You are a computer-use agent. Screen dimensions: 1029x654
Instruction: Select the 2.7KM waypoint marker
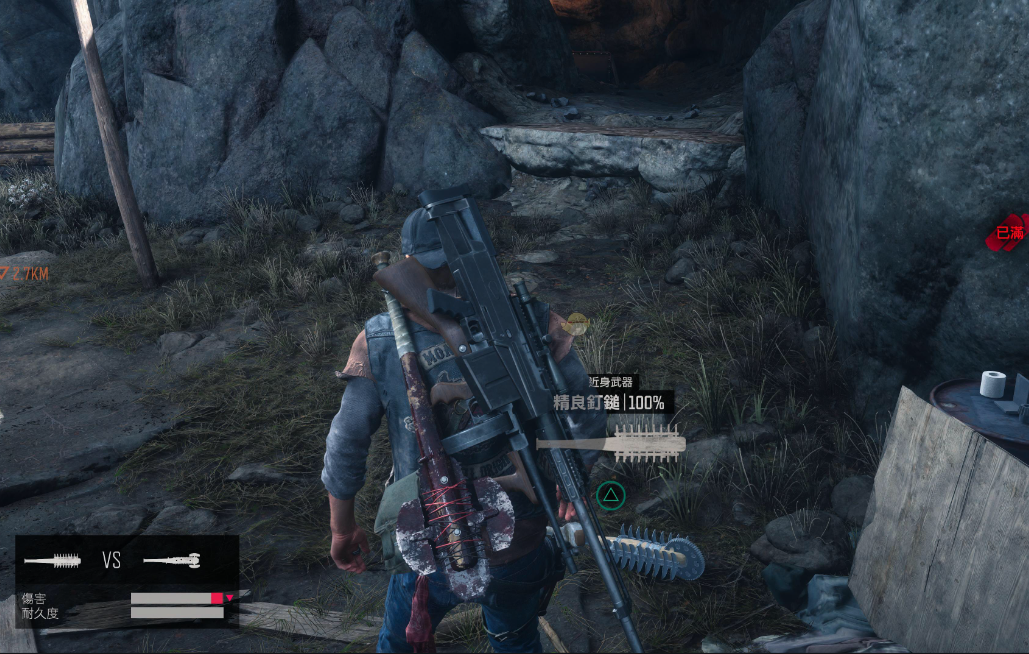pyautogui.click(x=22, y=273)
